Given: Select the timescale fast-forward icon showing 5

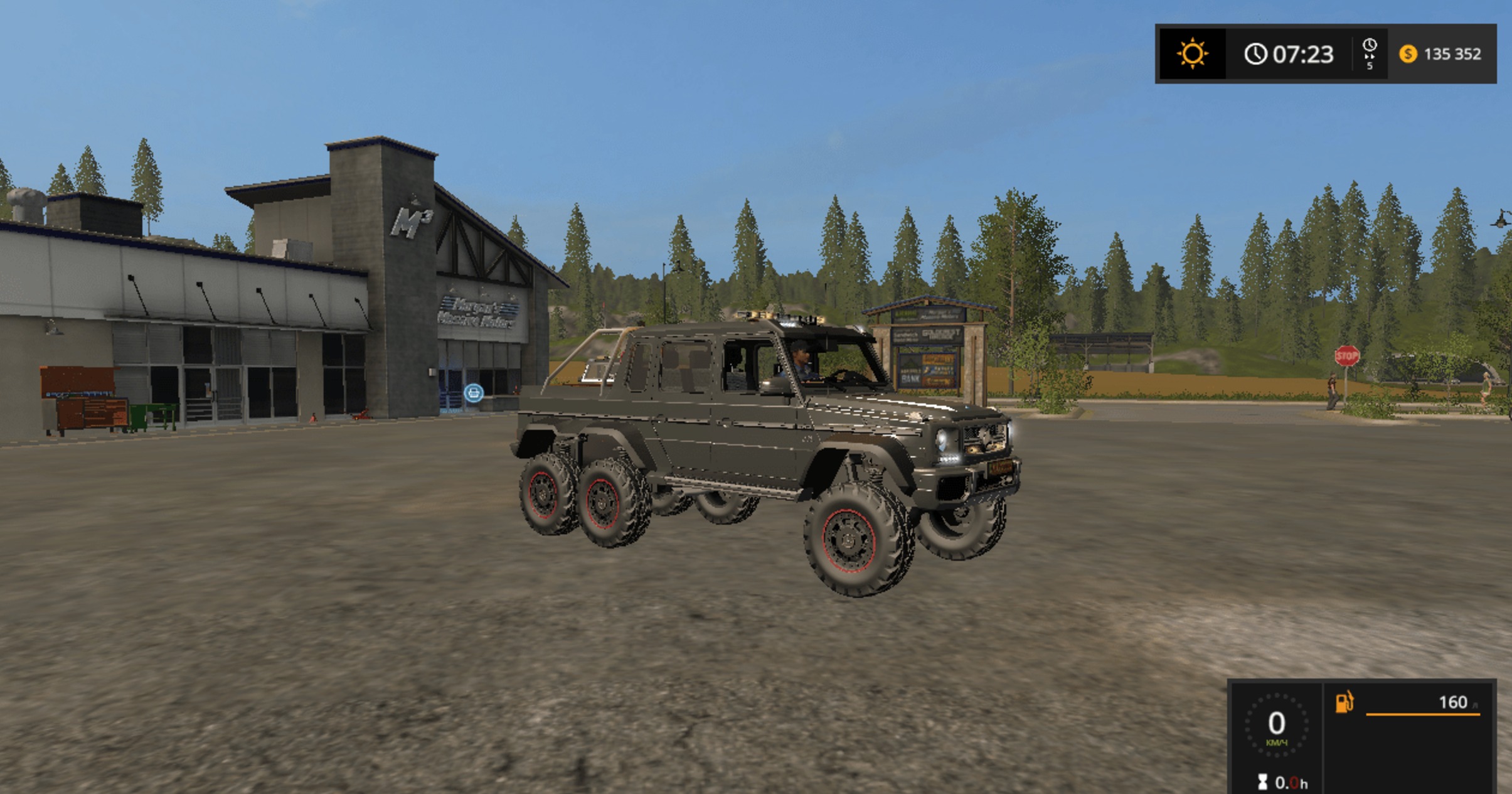Looking at the screenshot, I should point(1368,55).
